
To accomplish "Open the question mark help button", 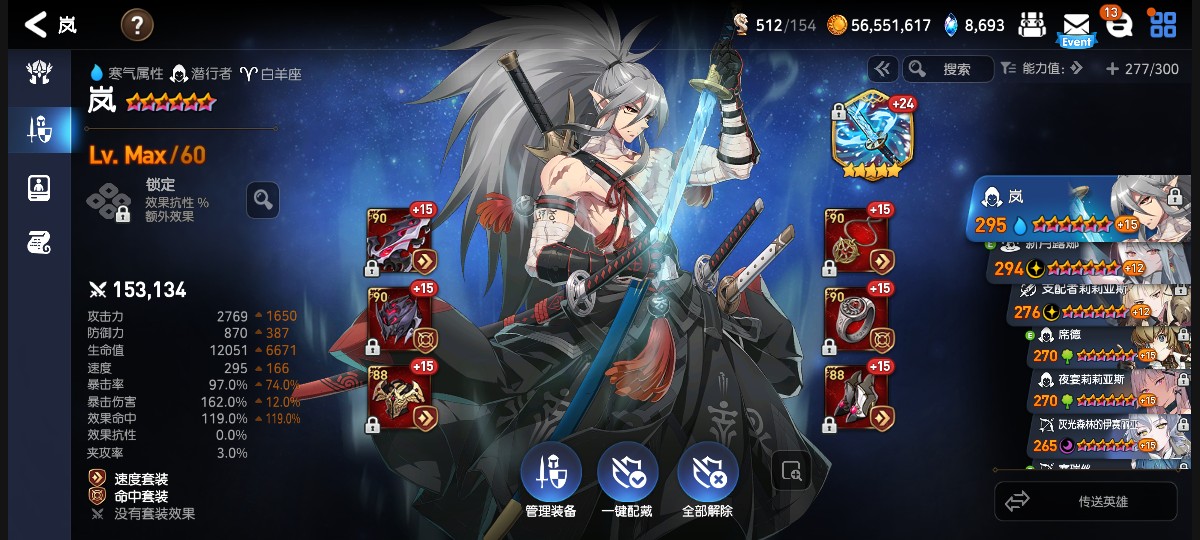I will click(x=137, y=24).
